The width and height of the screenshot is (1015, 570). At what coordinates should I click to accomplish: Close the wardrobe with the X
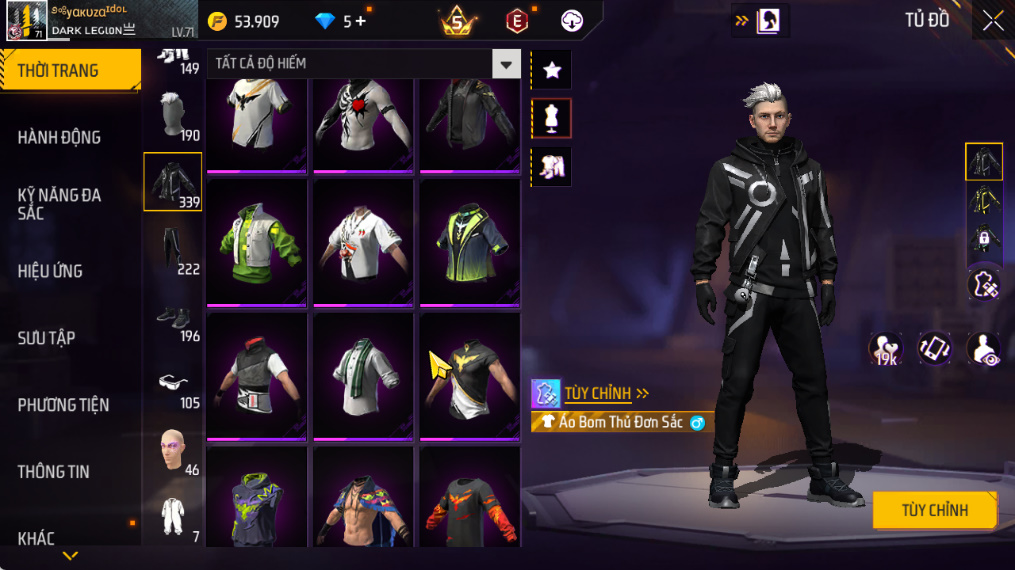click(x=992, y=21)
